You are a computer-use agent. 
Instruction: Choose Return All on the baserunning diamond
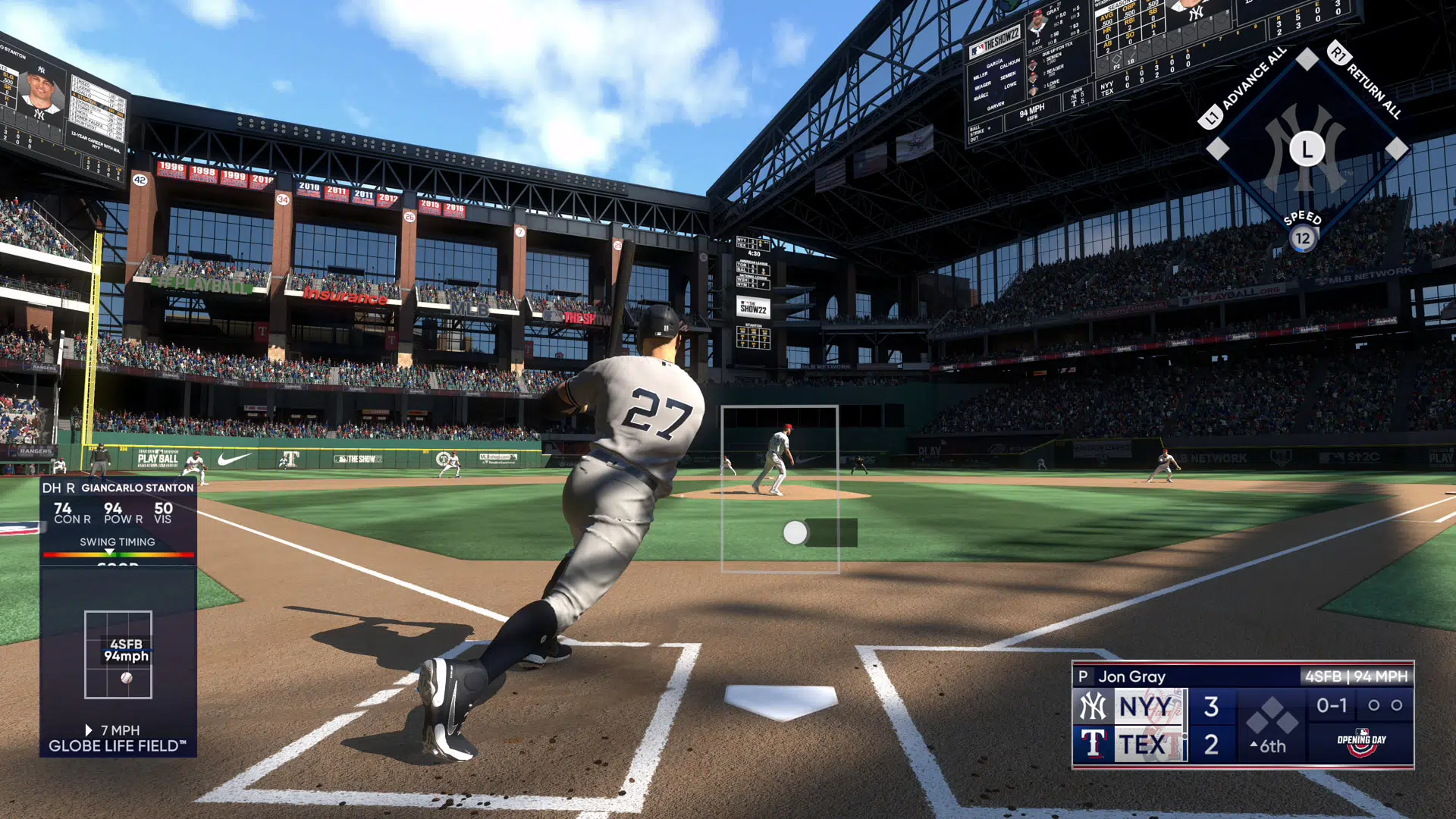click(1368, 83)
